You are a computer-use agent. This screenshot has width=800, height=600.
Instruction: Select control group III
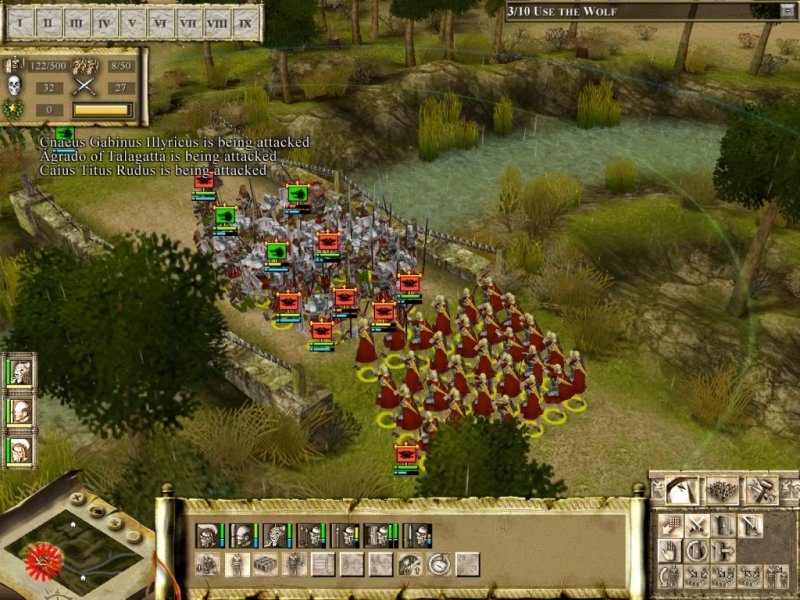click(x=77, y=20)
